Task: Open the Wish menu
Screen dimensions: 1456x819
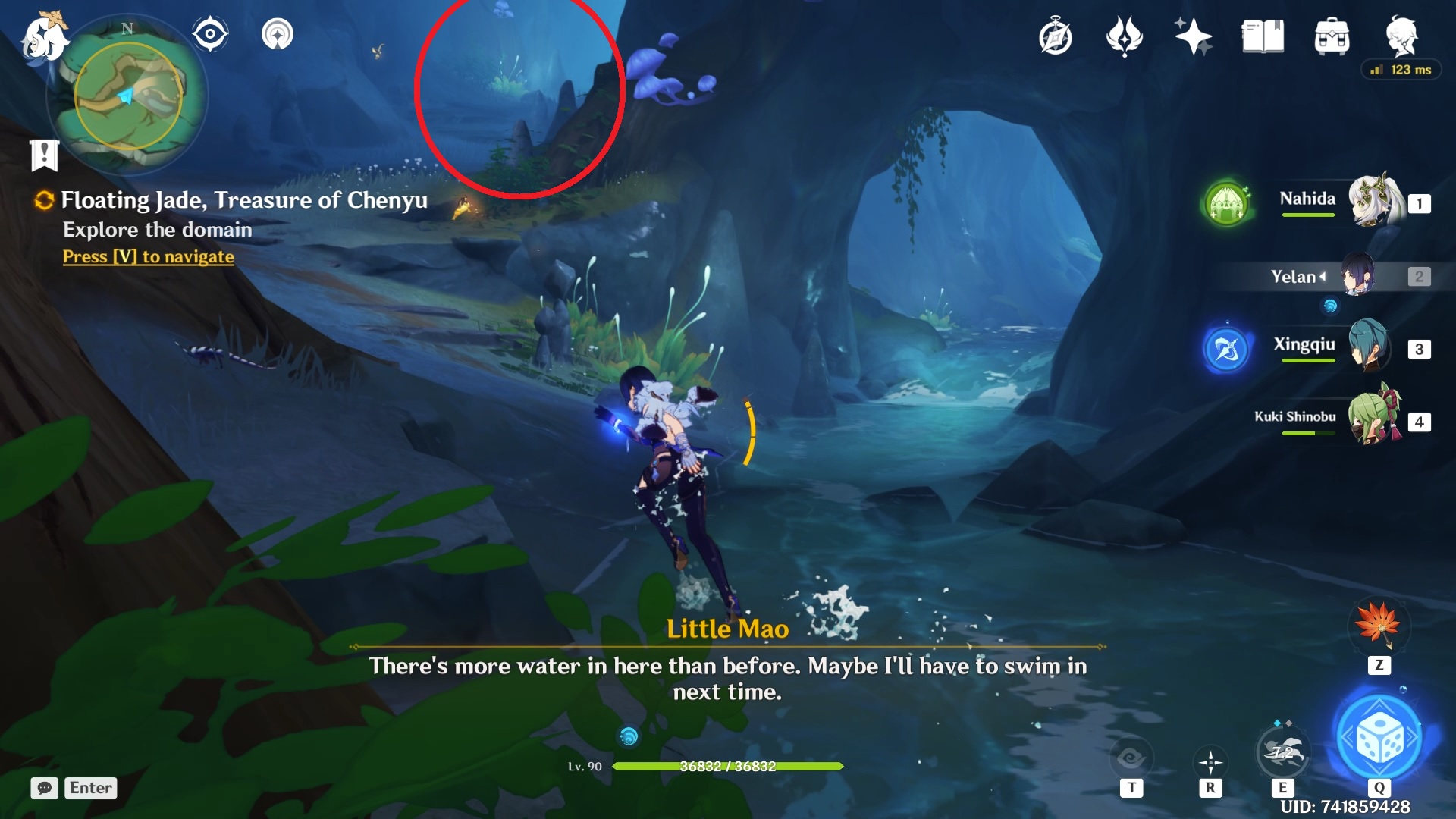Action: click(1193, 36)
